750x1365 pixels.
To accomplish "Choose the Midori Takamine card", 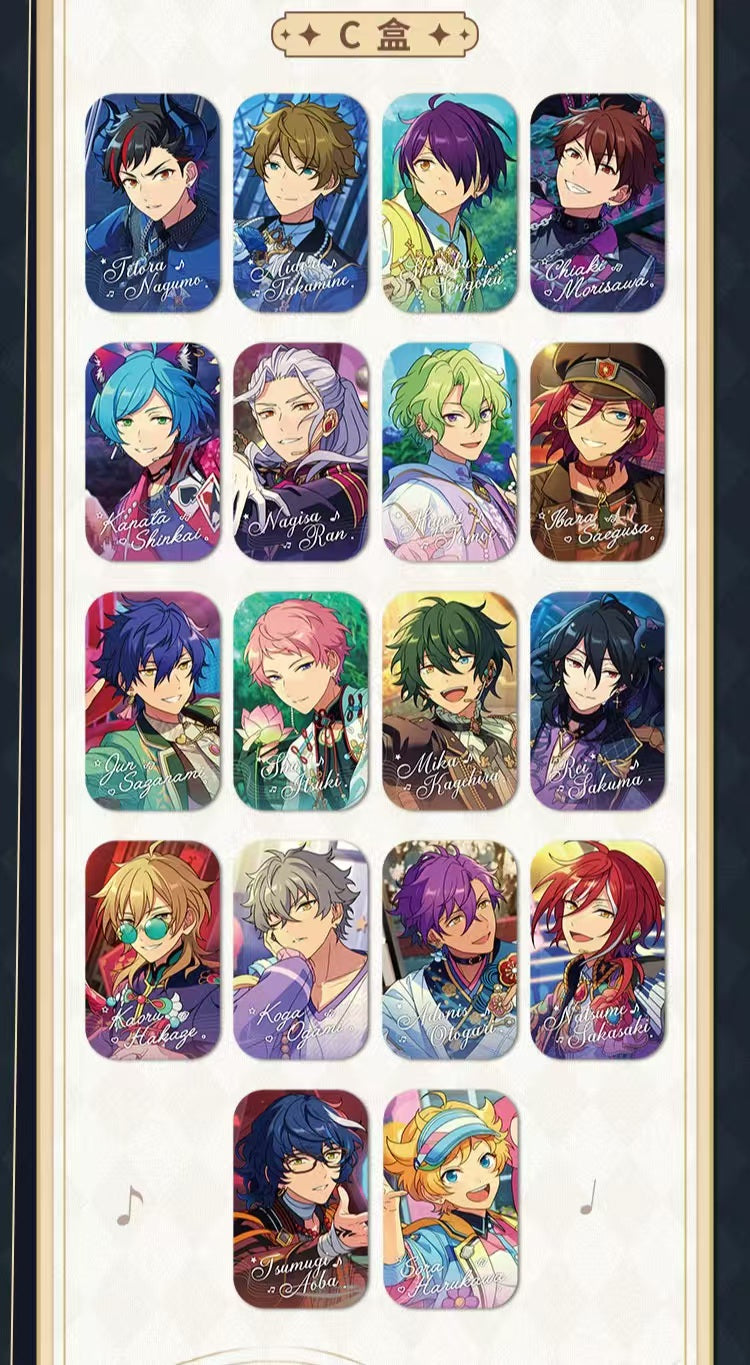I will coord(301,203).
